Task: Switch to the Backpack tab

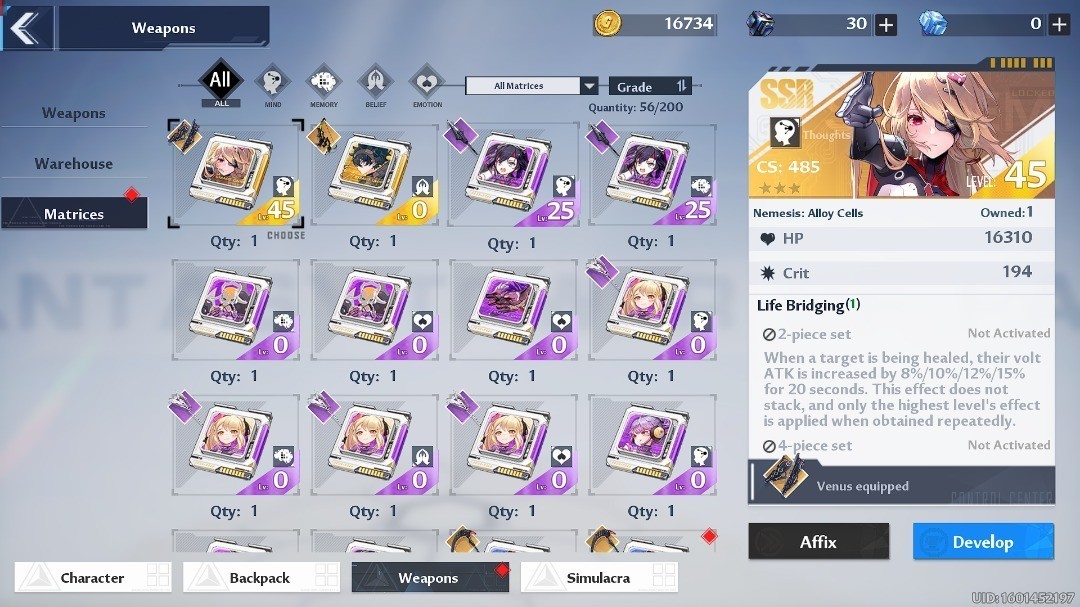Action: [x=261, y=577]
